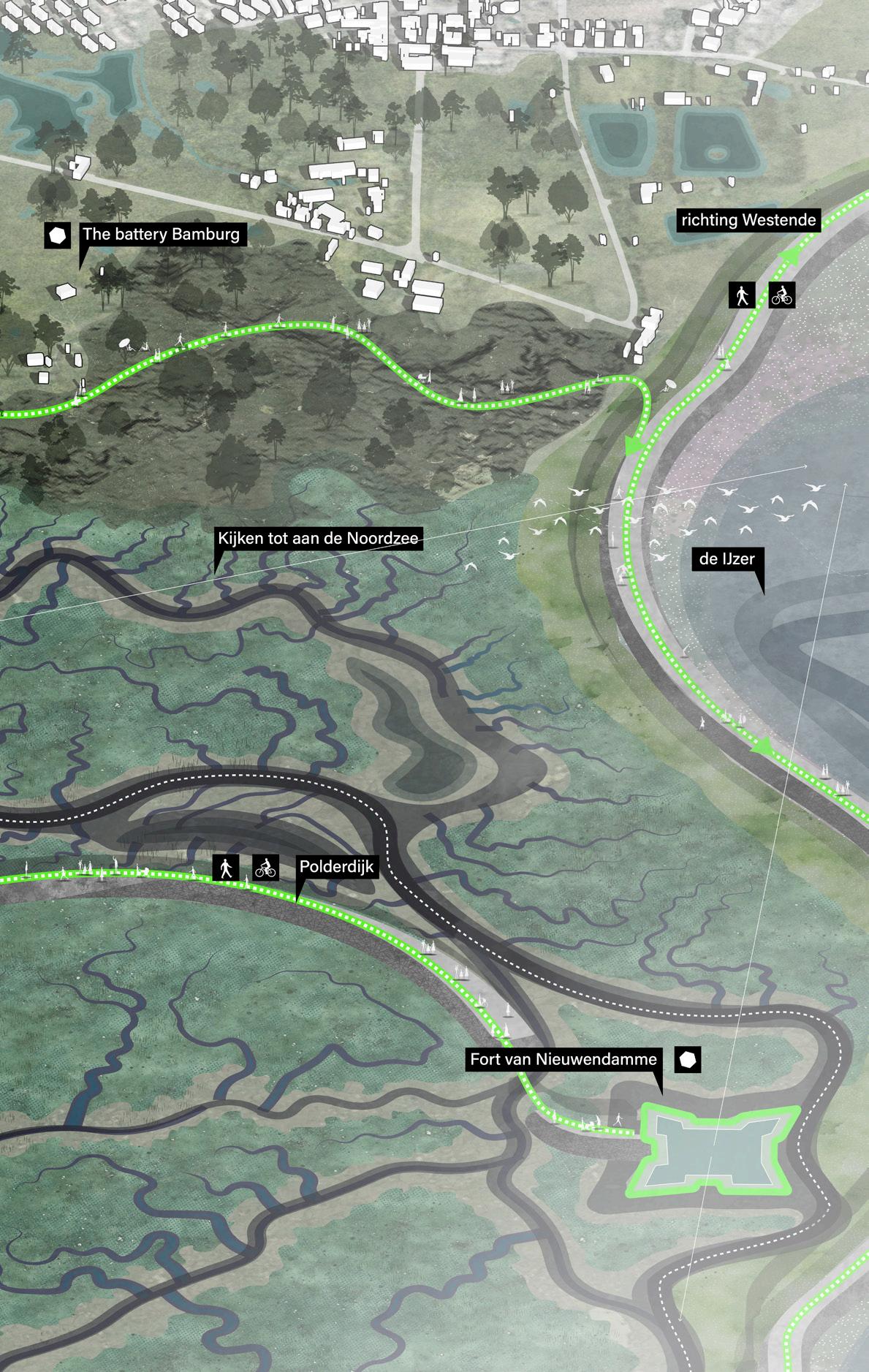
Task: Select the bicycle icon next to Polderdijk
Action: tap(266, 868)
